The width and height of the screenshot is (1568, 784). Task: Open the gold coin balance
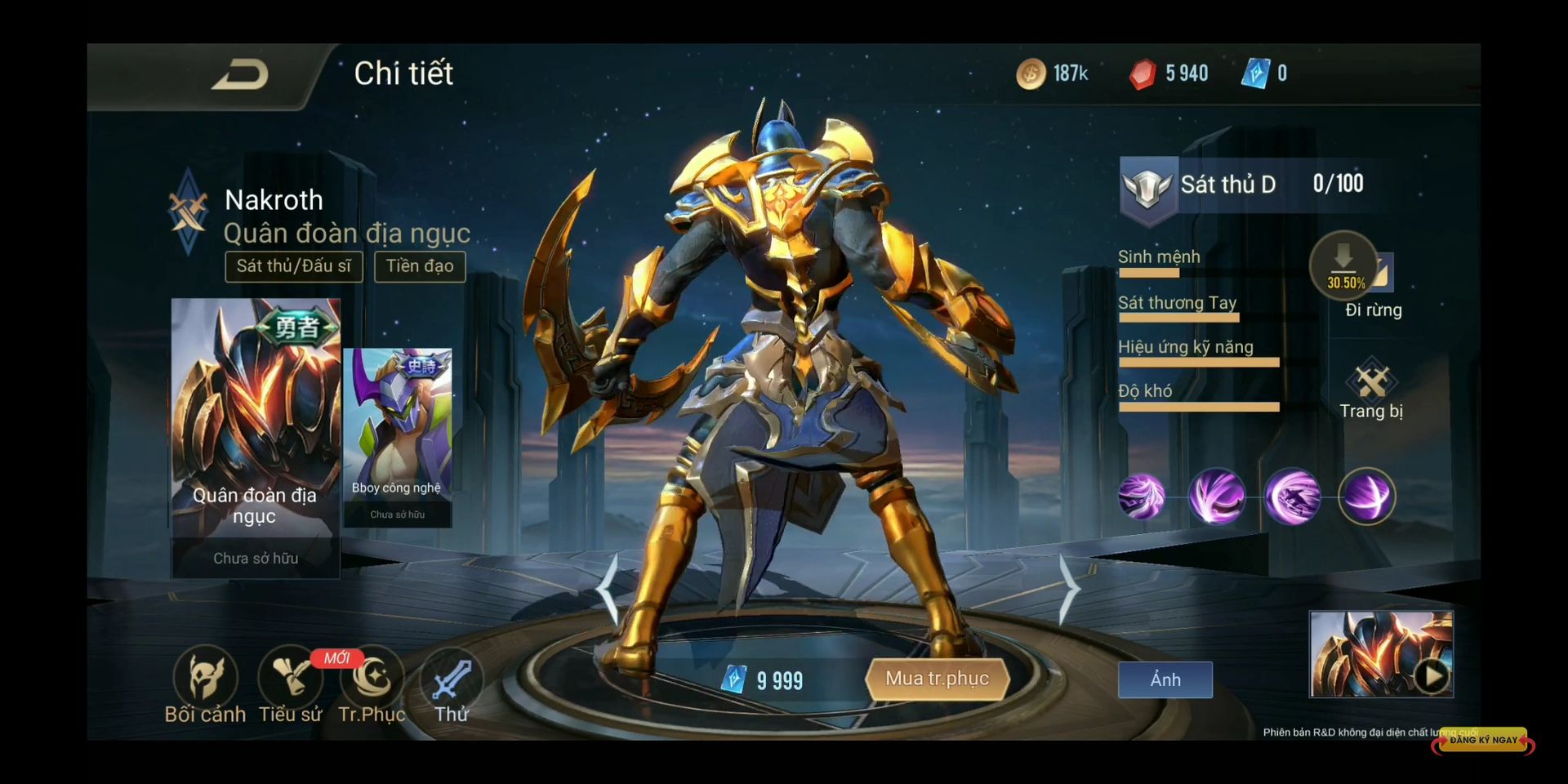click(1052, 73)
